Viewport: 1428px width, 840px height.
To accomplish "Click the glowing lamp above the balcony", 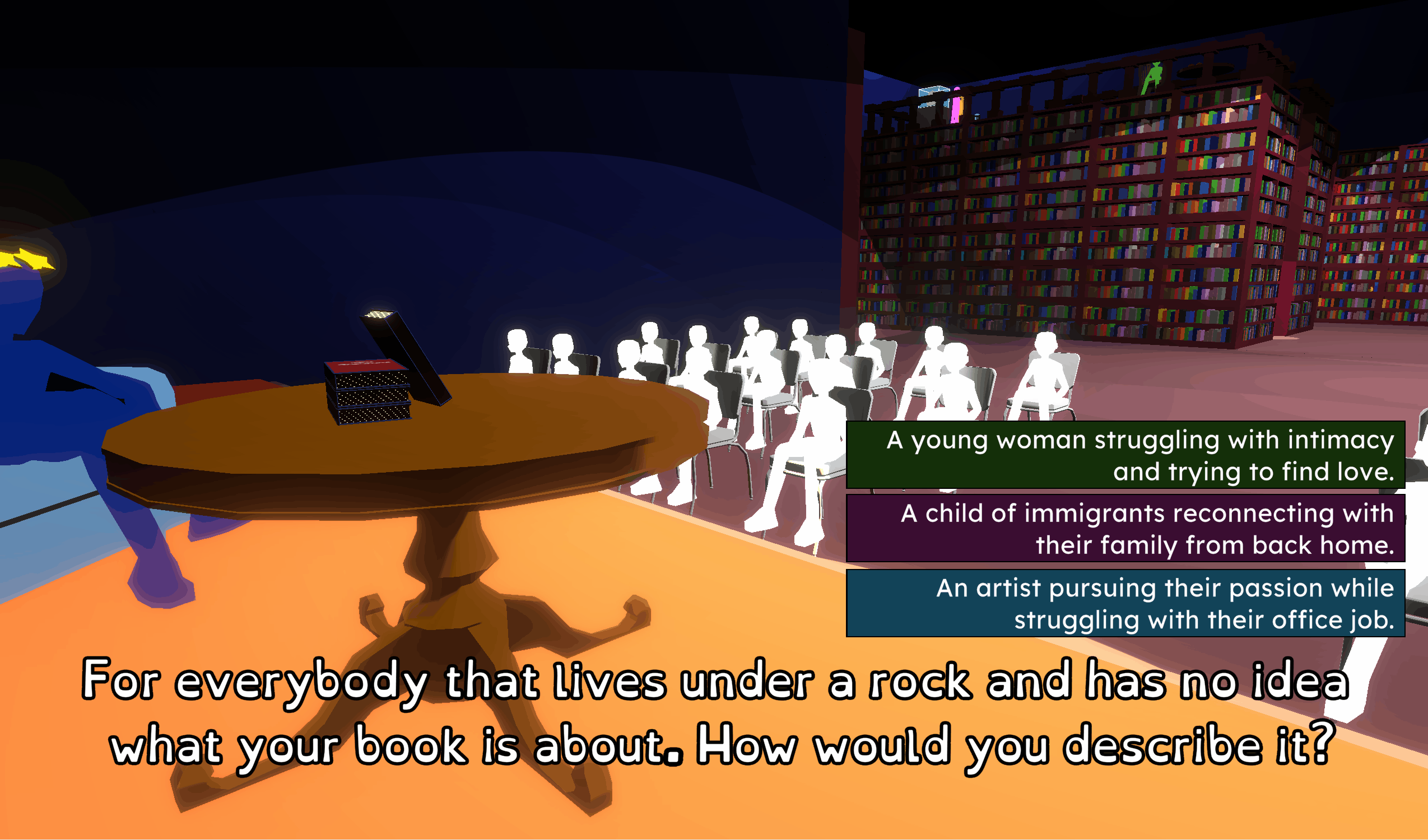I will [934, 90].
